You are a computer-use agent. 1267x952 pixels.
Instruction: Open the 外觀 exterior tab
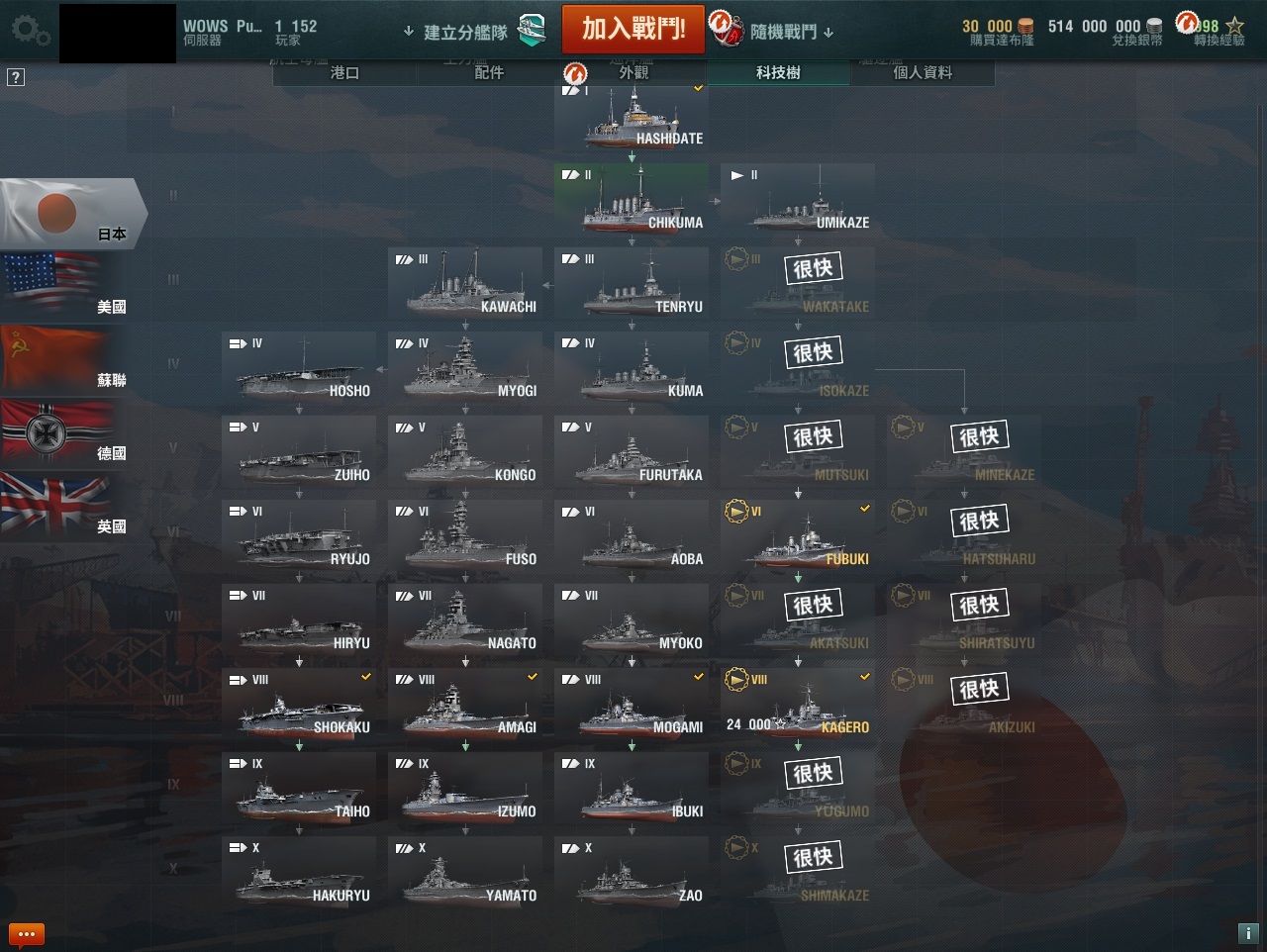point(633,72)
